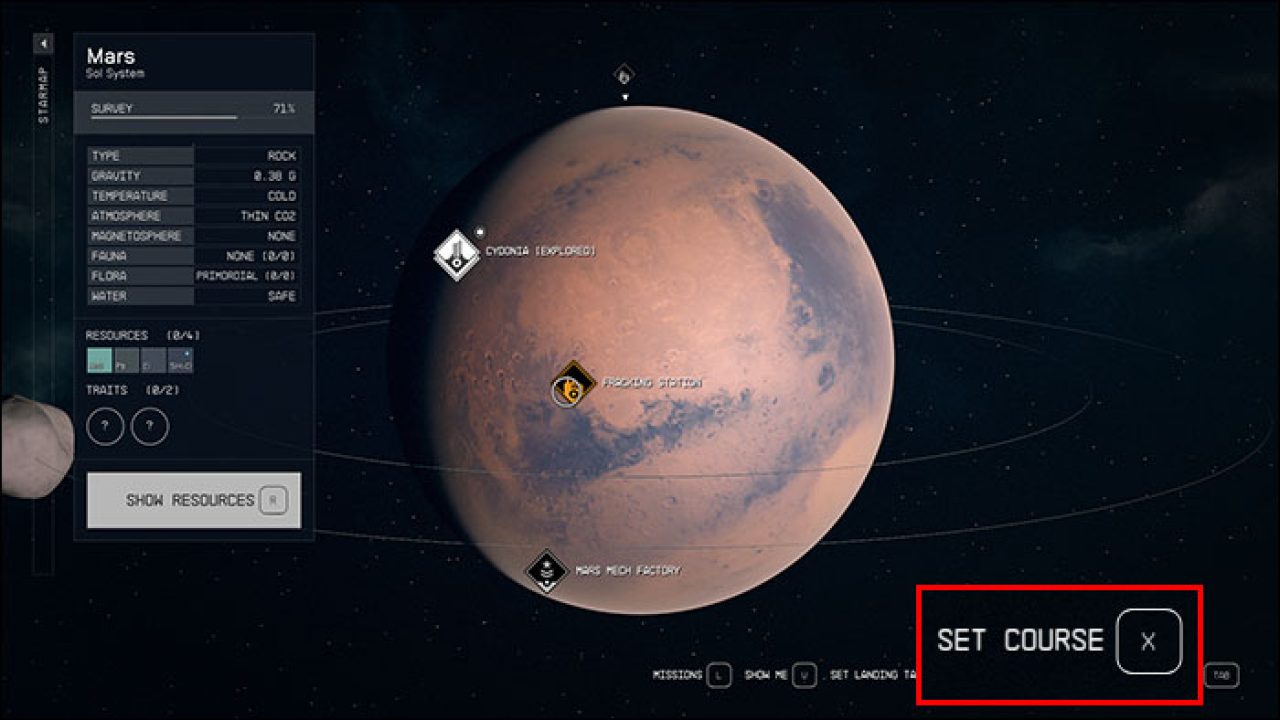Select the SiH4 resource icon
Image resolution: width=1280 pixels, height=720 pixels.
point(180,362)
